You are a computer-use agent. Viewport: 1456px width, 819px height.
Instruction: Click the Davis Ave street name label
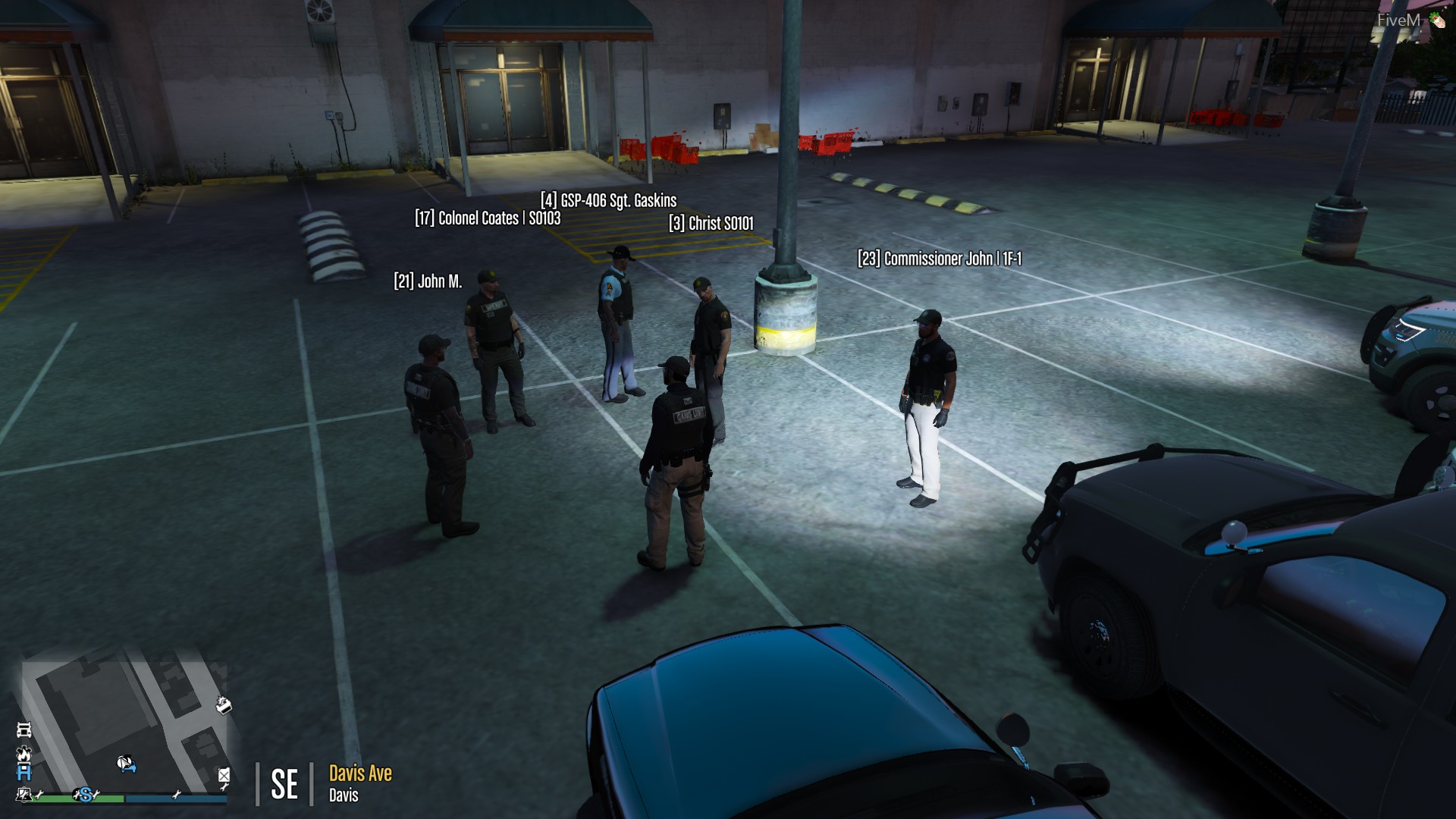coord(359,774)
